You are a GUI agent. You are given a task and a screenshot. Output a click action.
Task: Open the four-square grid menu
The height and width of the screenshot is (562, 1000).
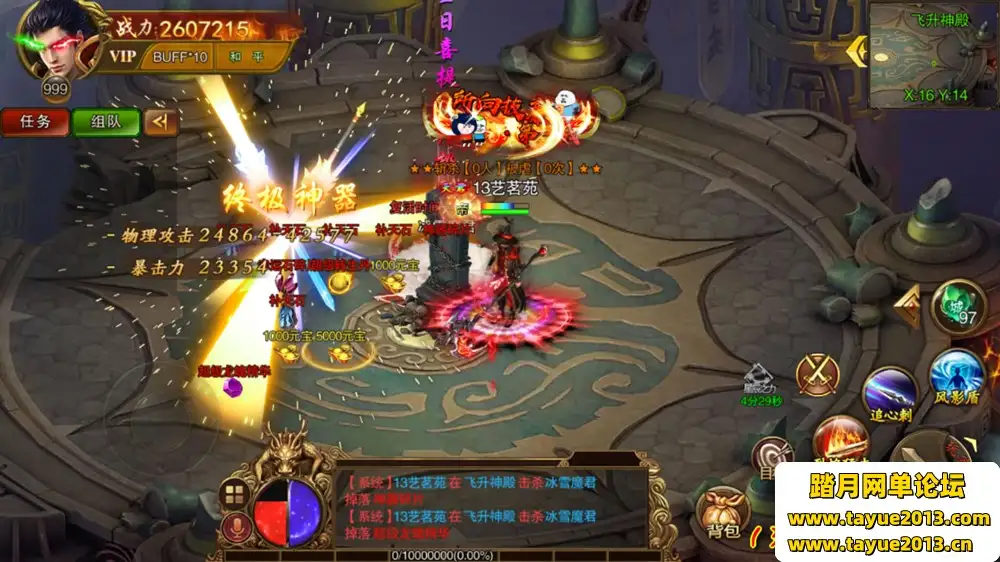[x=235, y=493]
